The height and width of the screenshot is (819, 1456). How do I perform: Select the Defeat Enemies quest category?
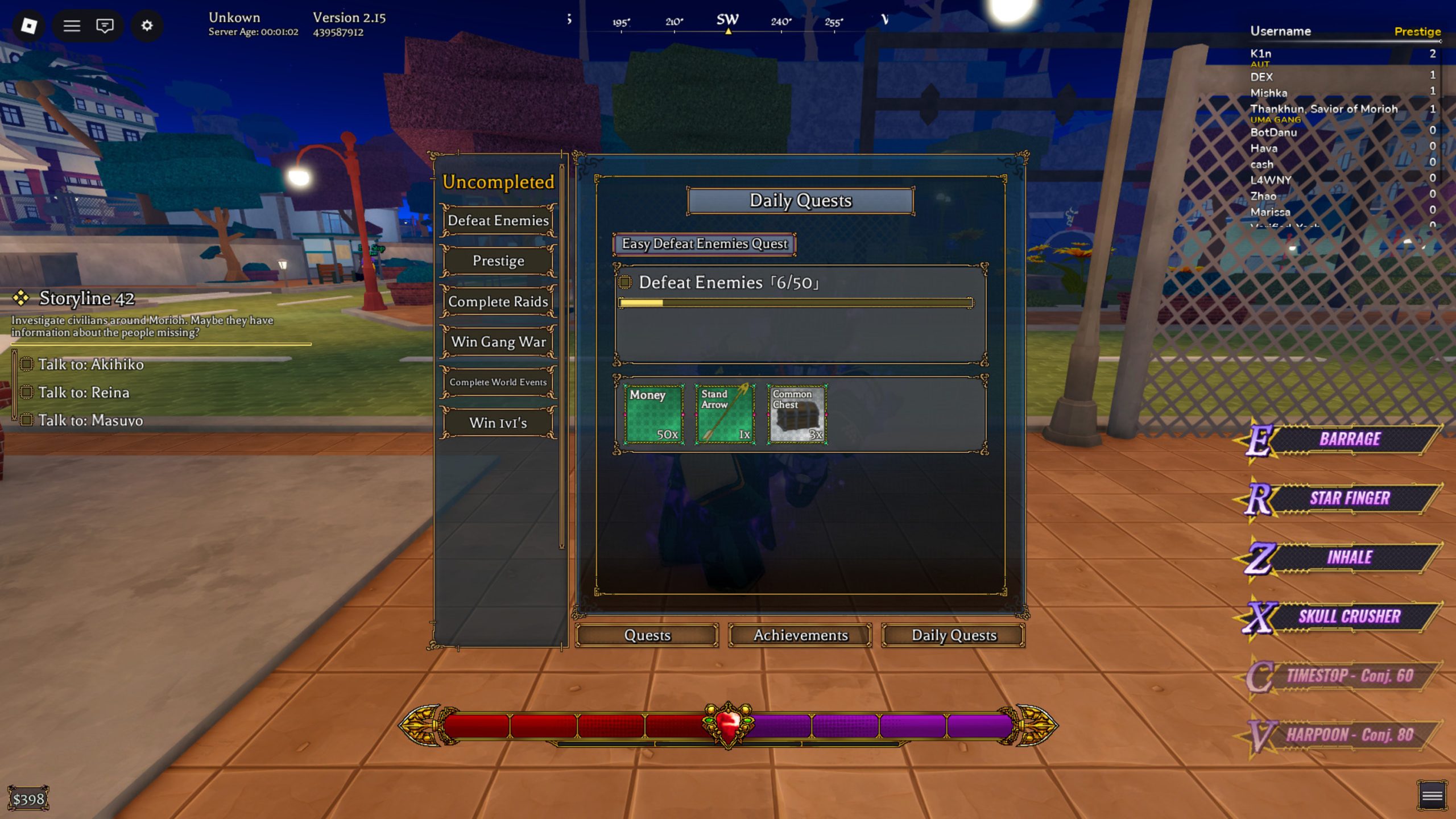(x=498, y=221)
